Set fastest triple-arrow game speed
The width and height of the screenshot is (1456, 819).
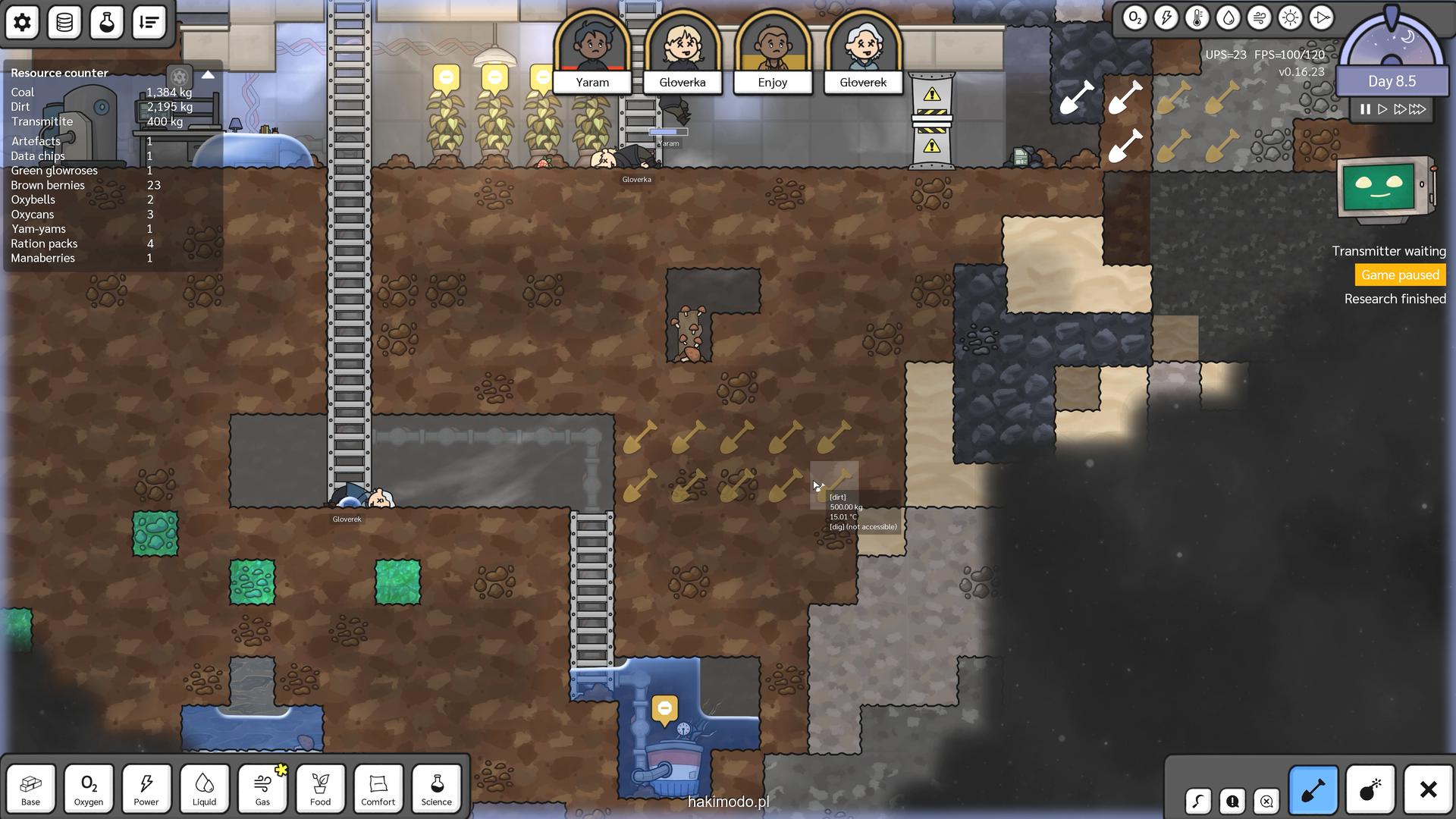pyautogui.click(x=1418, y=109)
